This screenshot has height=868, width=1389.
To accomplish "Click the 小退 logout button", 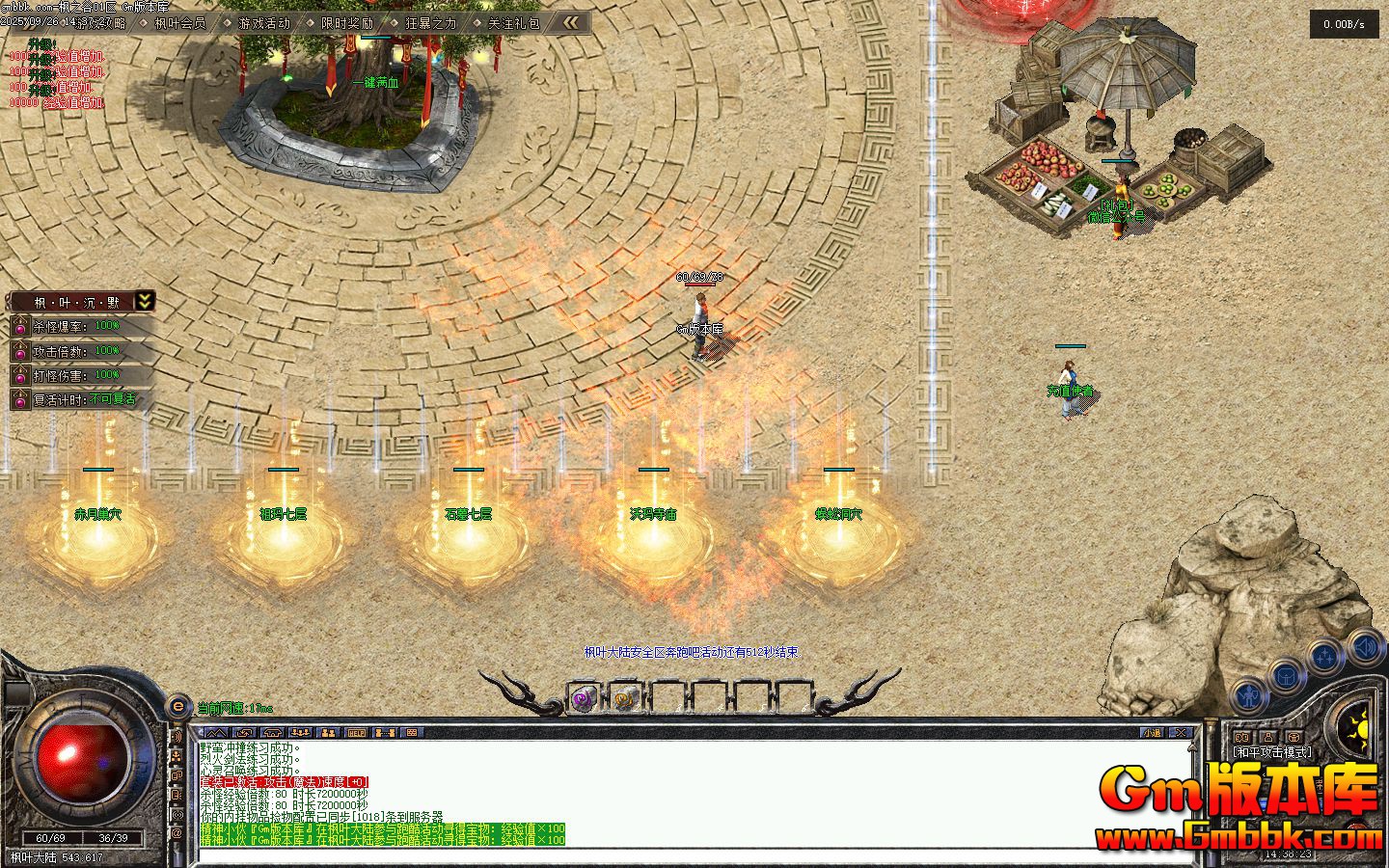I will click(1154, 733).
